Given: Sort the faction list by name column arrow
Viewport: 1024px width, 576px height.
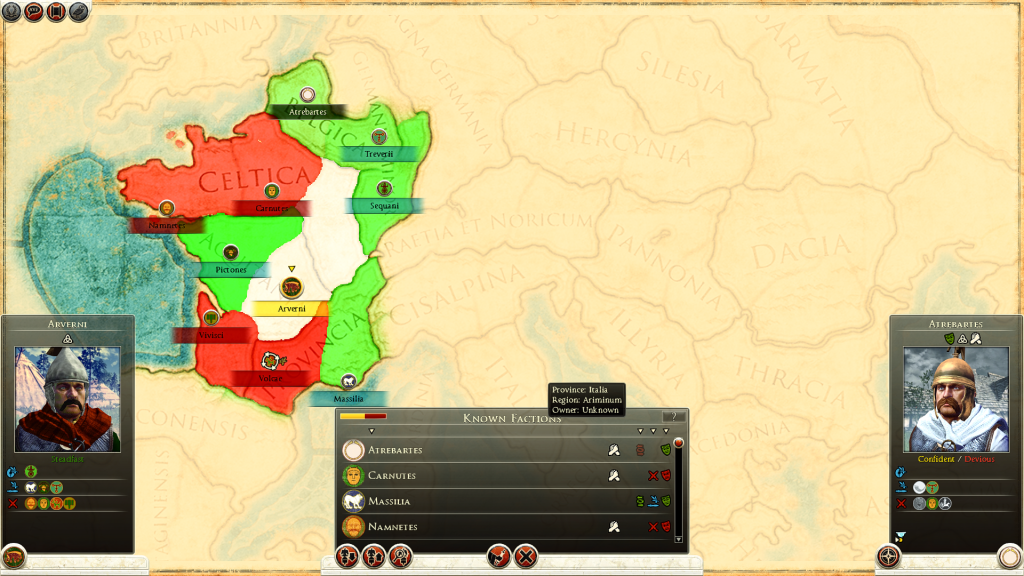Looking at the screenshot, I should click(x=371, y=431).
